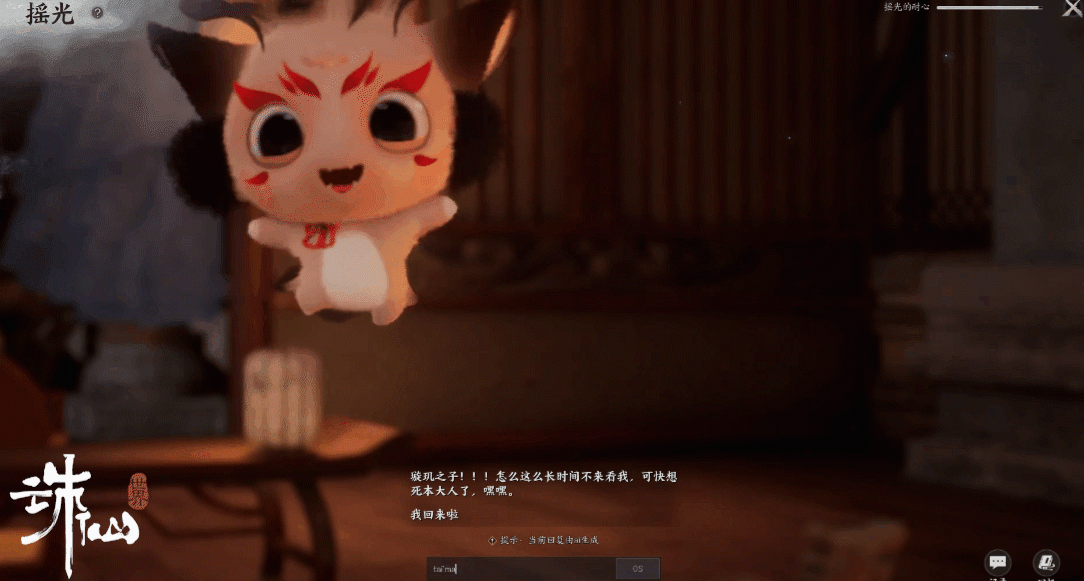Send the message with the OS button

pyautogui.click(x=637, y=569)
